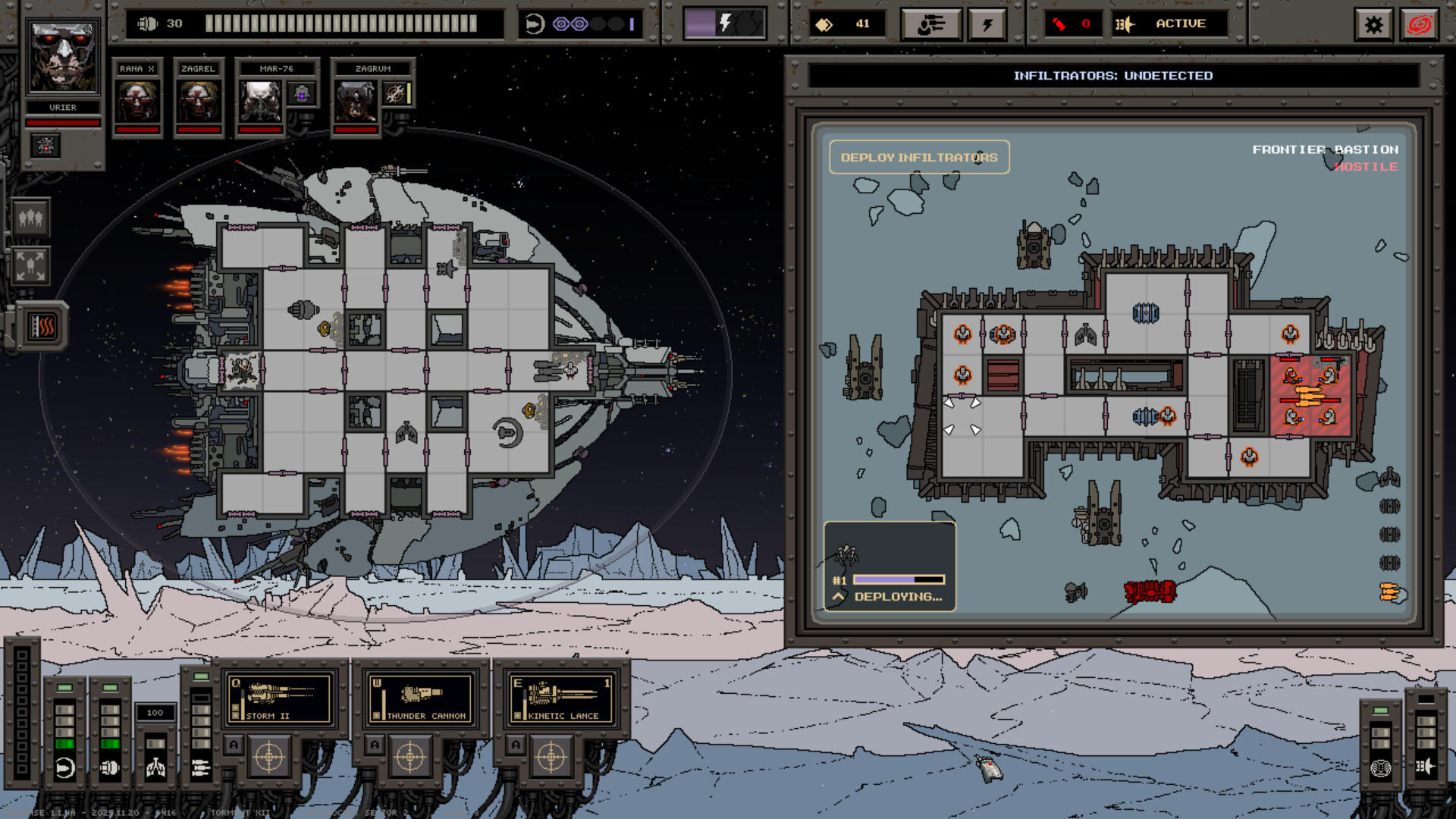Click the lightning bolt power button
This screenshot has width=1456, height=819.
point(987,25)
